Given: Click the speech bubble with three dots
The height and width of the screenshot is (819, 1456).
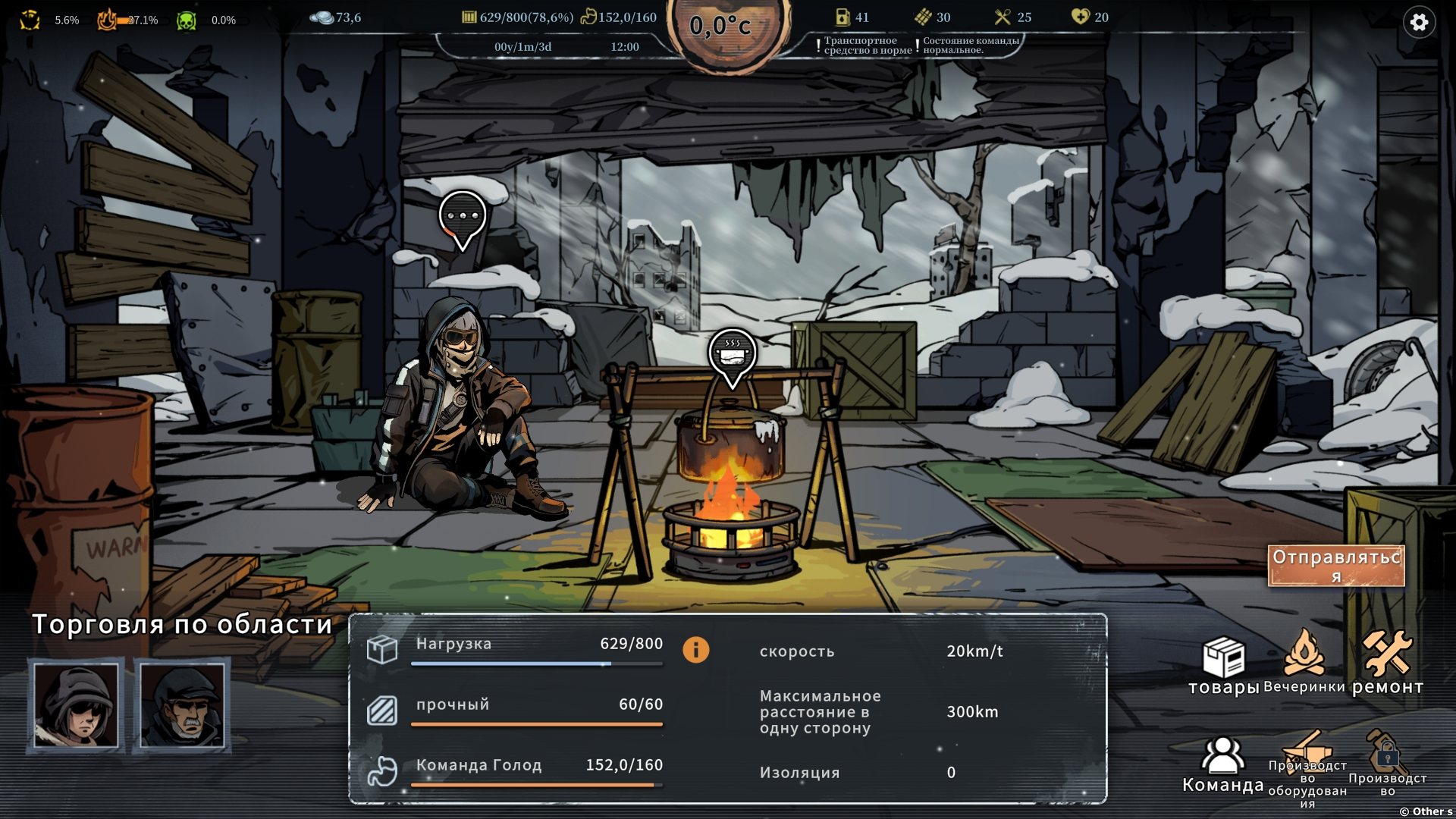Looking at the screenshot, I should pyautogui.click(x=462, y=217).
